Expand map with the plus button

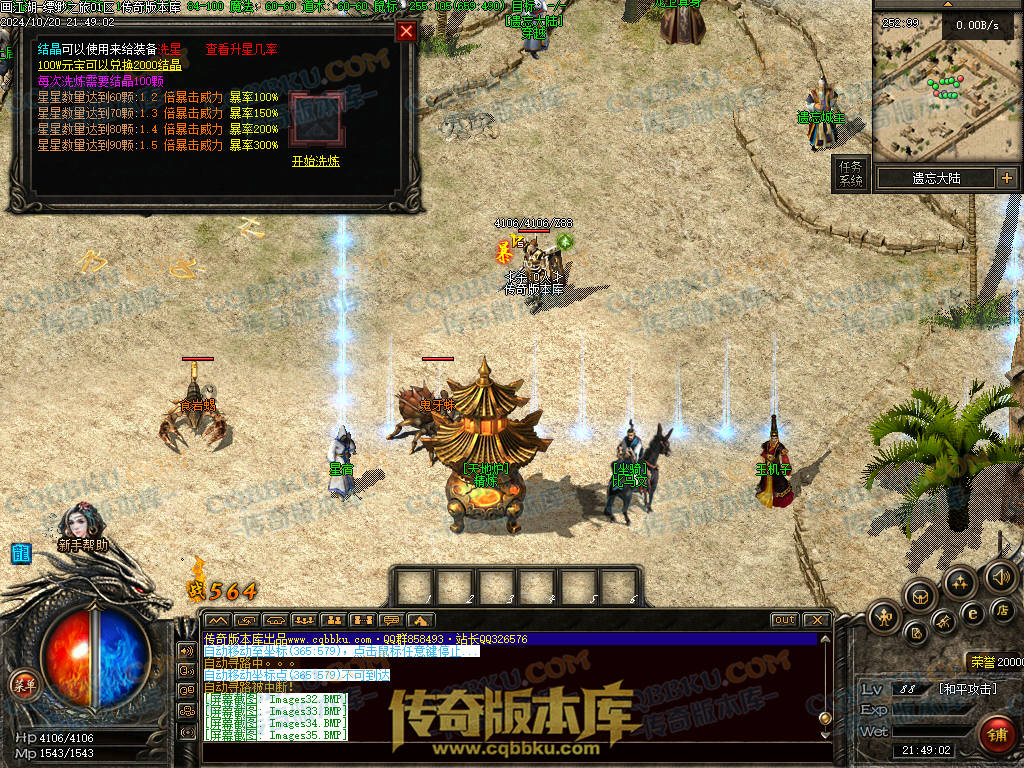tap(1006, 178)
